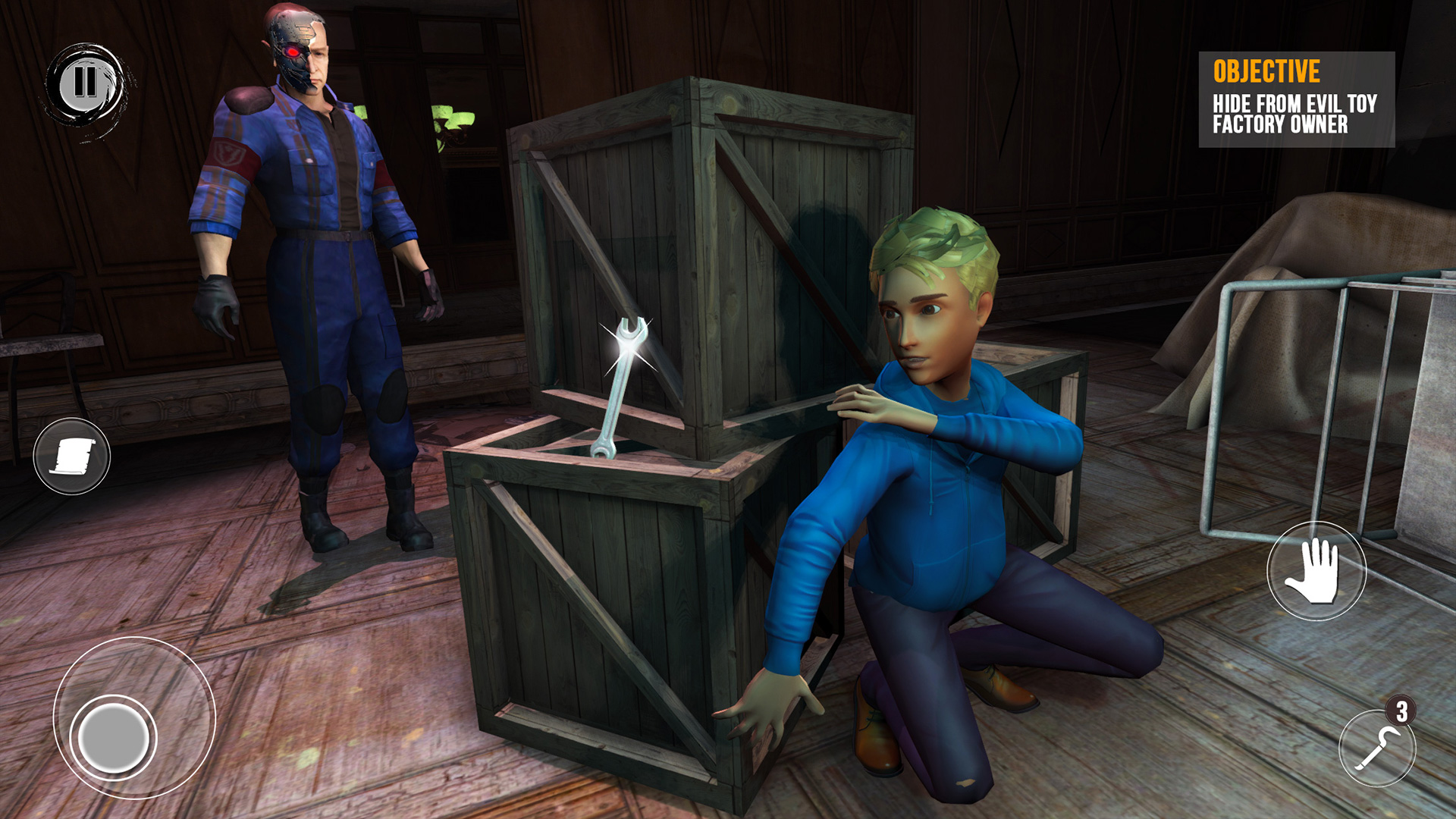
Task: Use the crowbar item button
Action: pos(1377,748)
